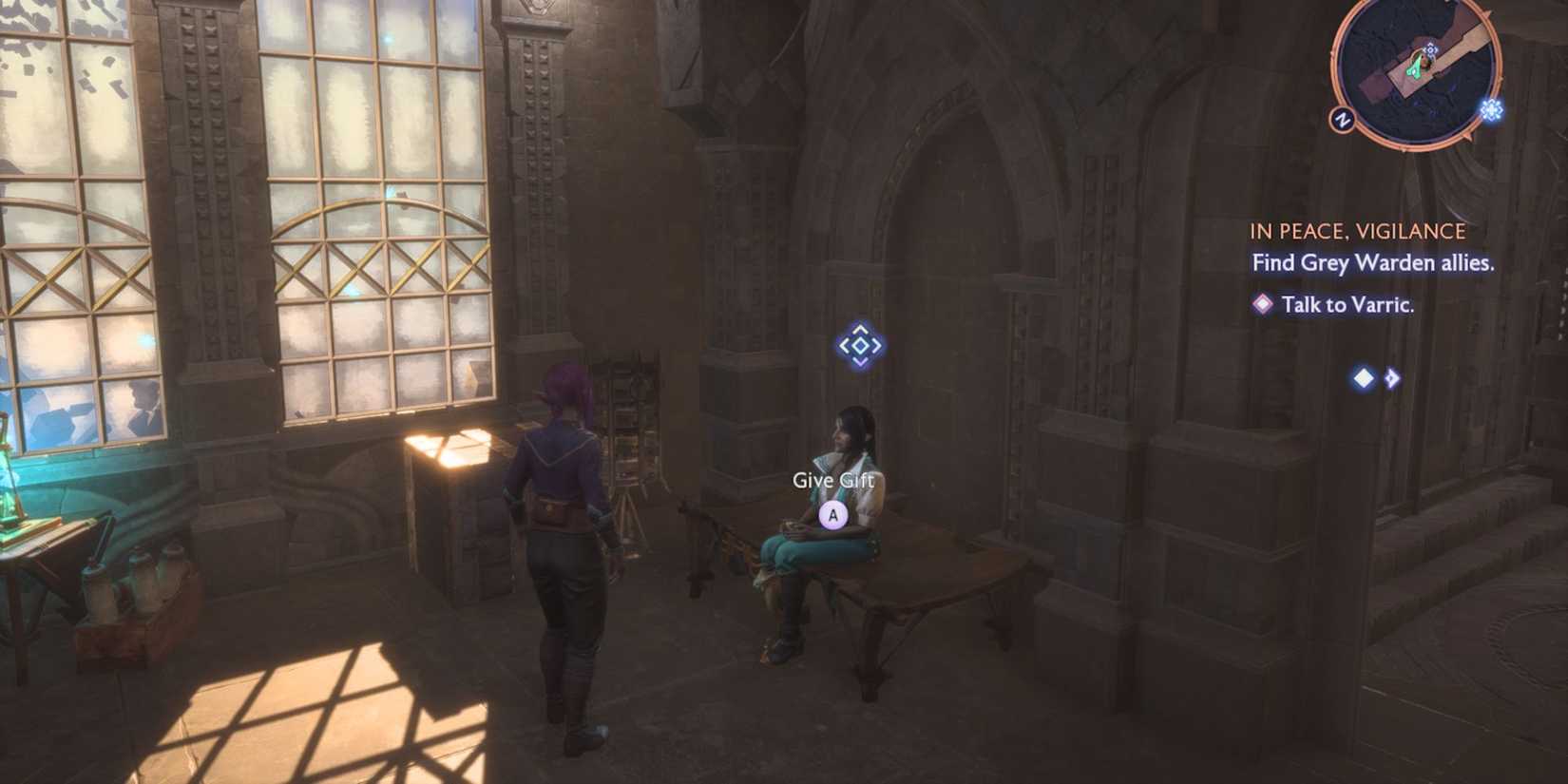Select the arrow glyph beside the diamond notification

[1390, 377]
